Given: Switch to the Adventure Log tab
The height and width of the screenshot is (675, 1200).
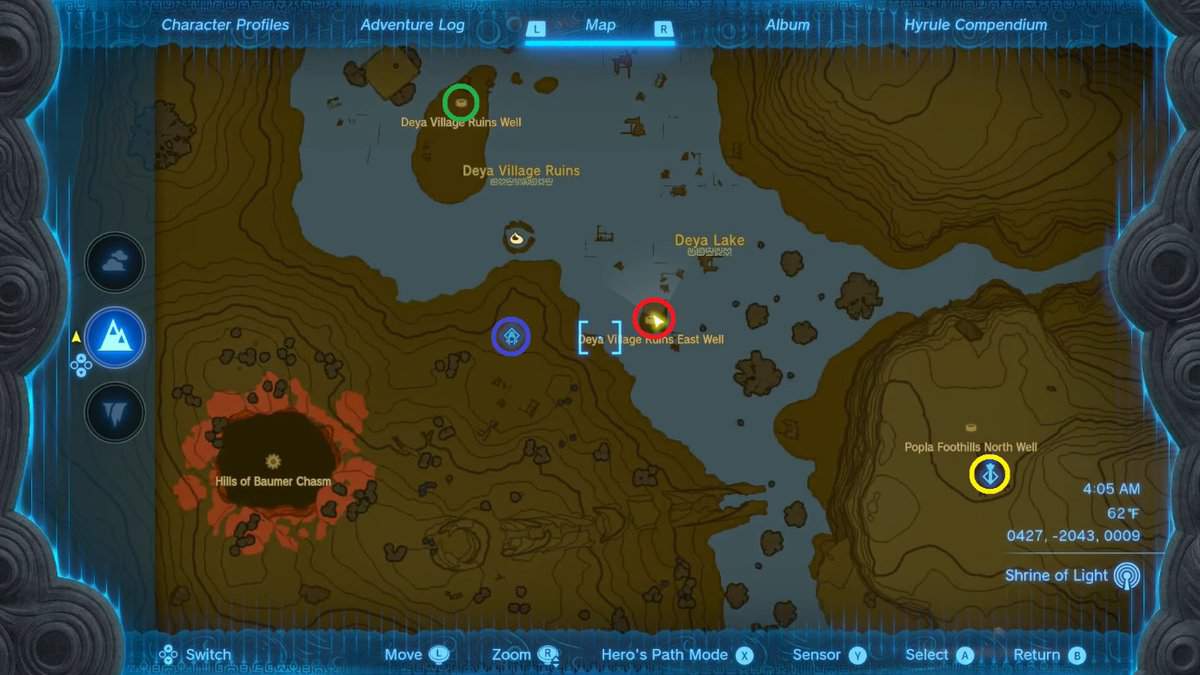Looking at the screenshot, I should point(412,25).
